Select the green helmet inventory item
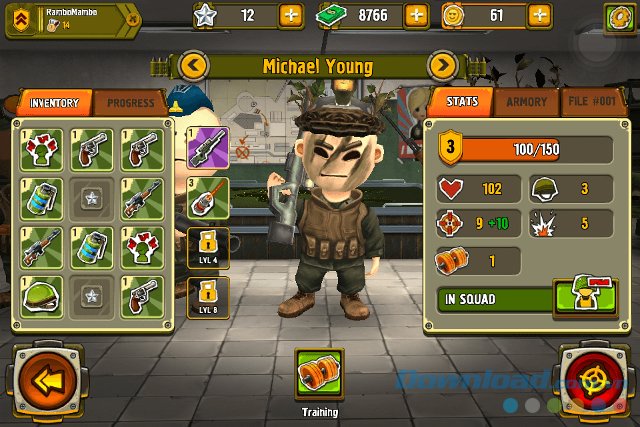The height and width of the screenshot is (427, 640). click(41, 295)
